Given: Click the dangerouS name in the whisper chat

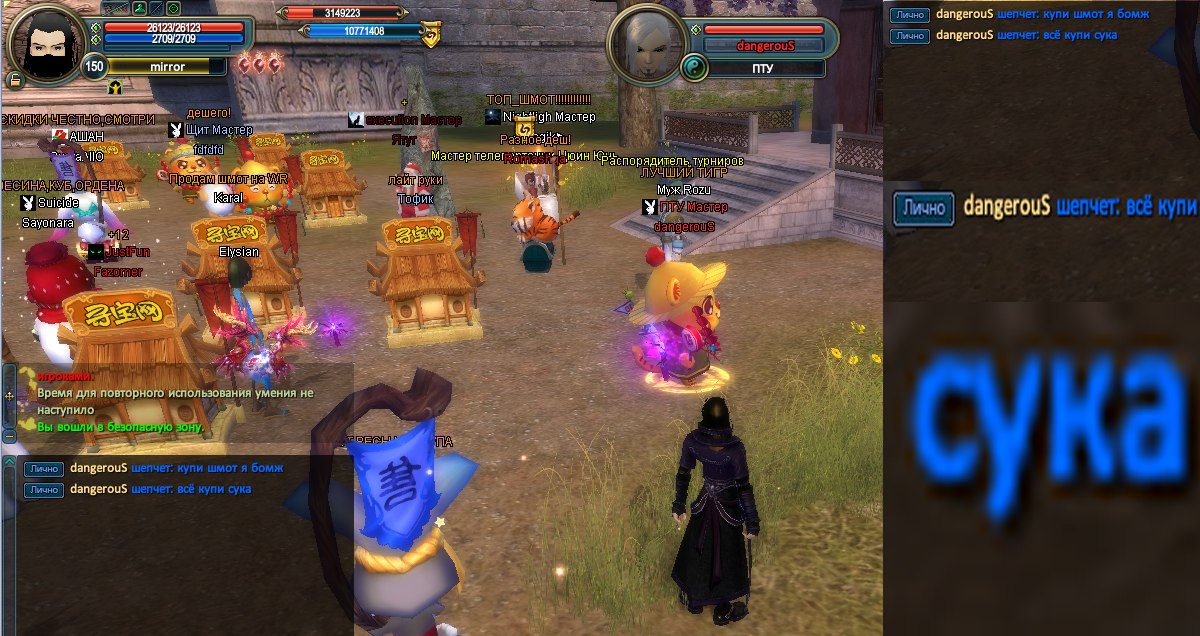Looking at the screenshot, I should (100, 468).
